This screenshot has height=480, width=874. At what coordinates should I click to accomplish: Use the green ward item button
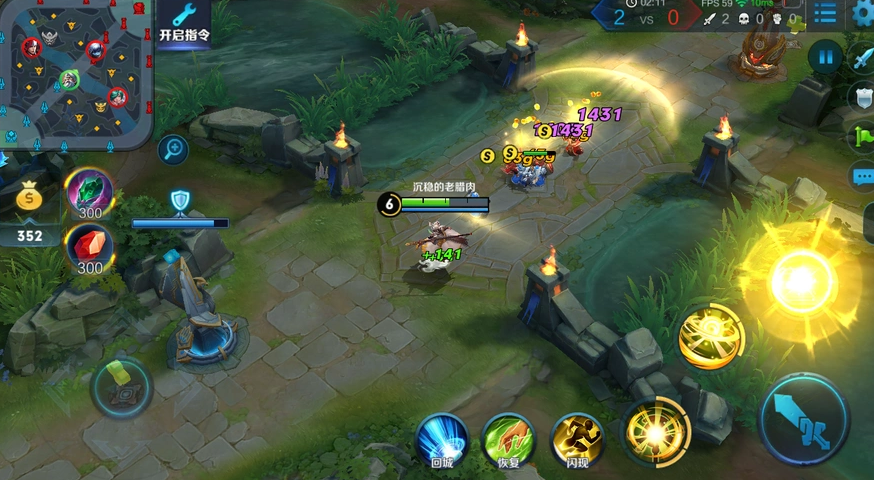tap(121, 386)
